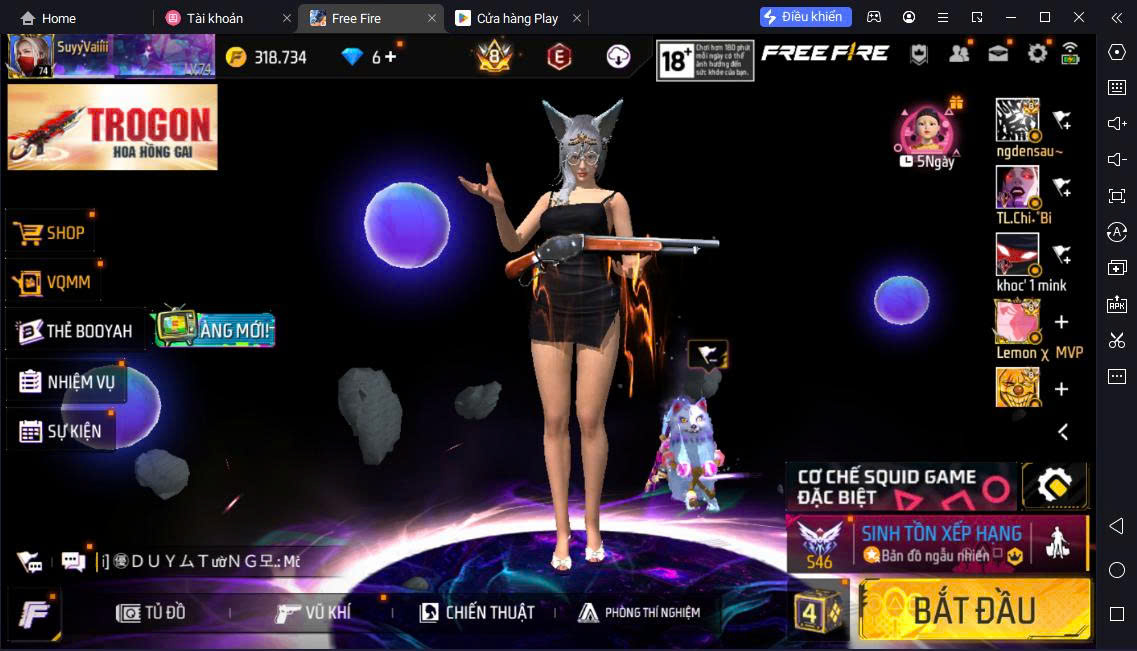Open the SỰ KIỆN events page
This screenshot has height=651, width=1137.
(x=62, y=432)
